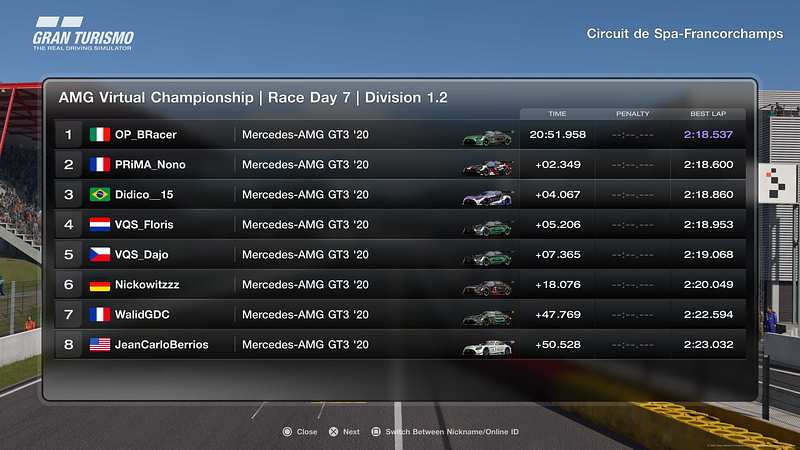The width and height of the screenshot is (800, 450).
Task: Click the VQS_Dajo result row
Action: 400,254
